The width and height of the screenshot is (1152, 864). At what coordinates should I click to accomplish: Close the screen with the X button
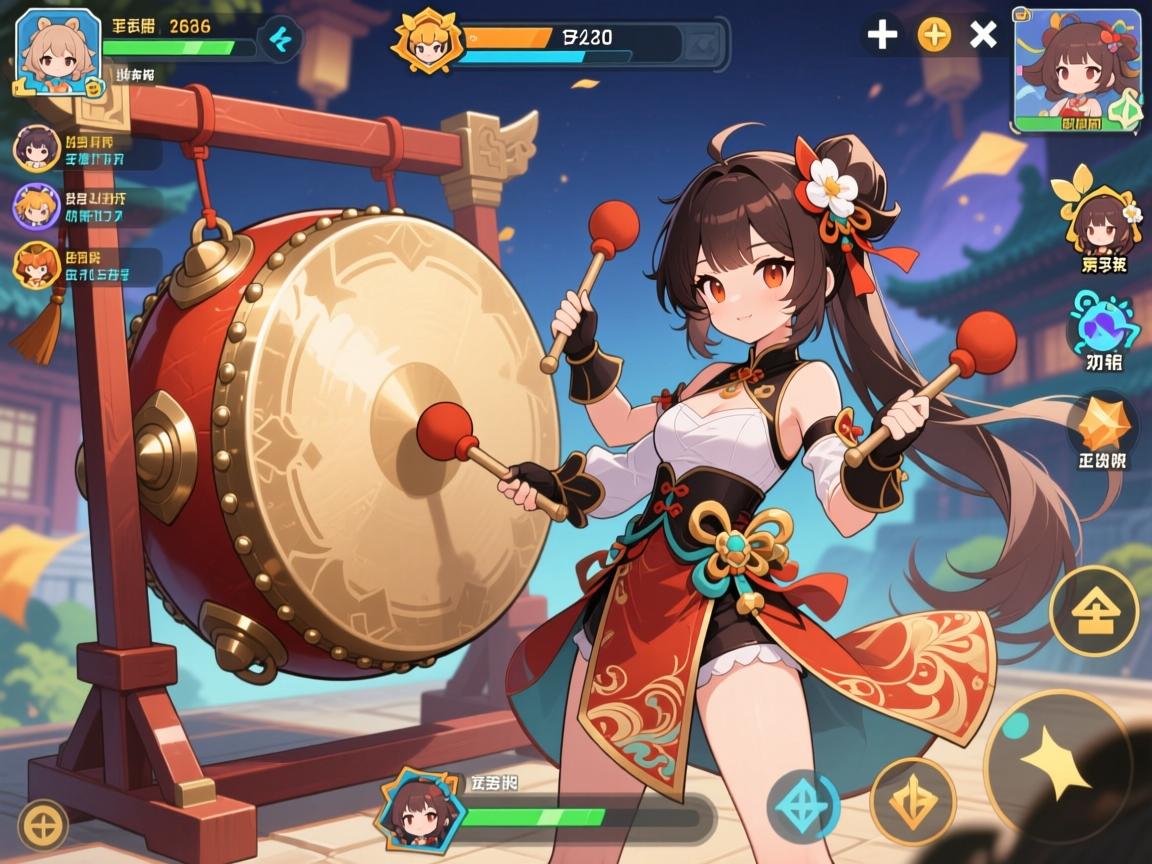click(984, 35)
